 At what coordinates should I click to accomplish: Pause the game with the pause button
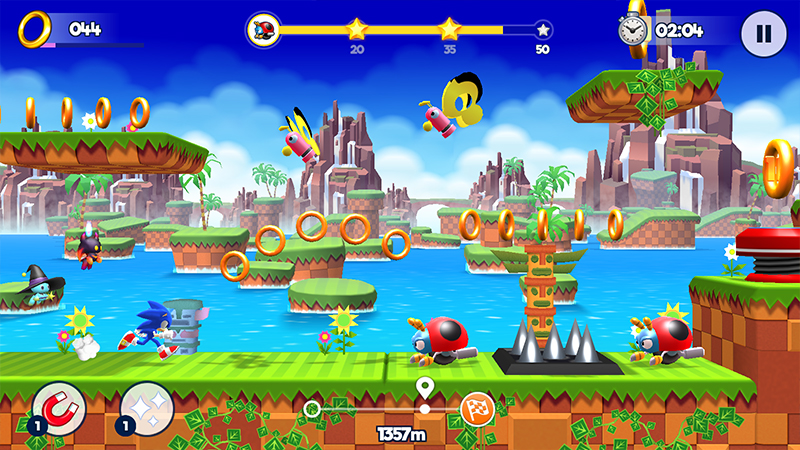(x=763, y=33)
